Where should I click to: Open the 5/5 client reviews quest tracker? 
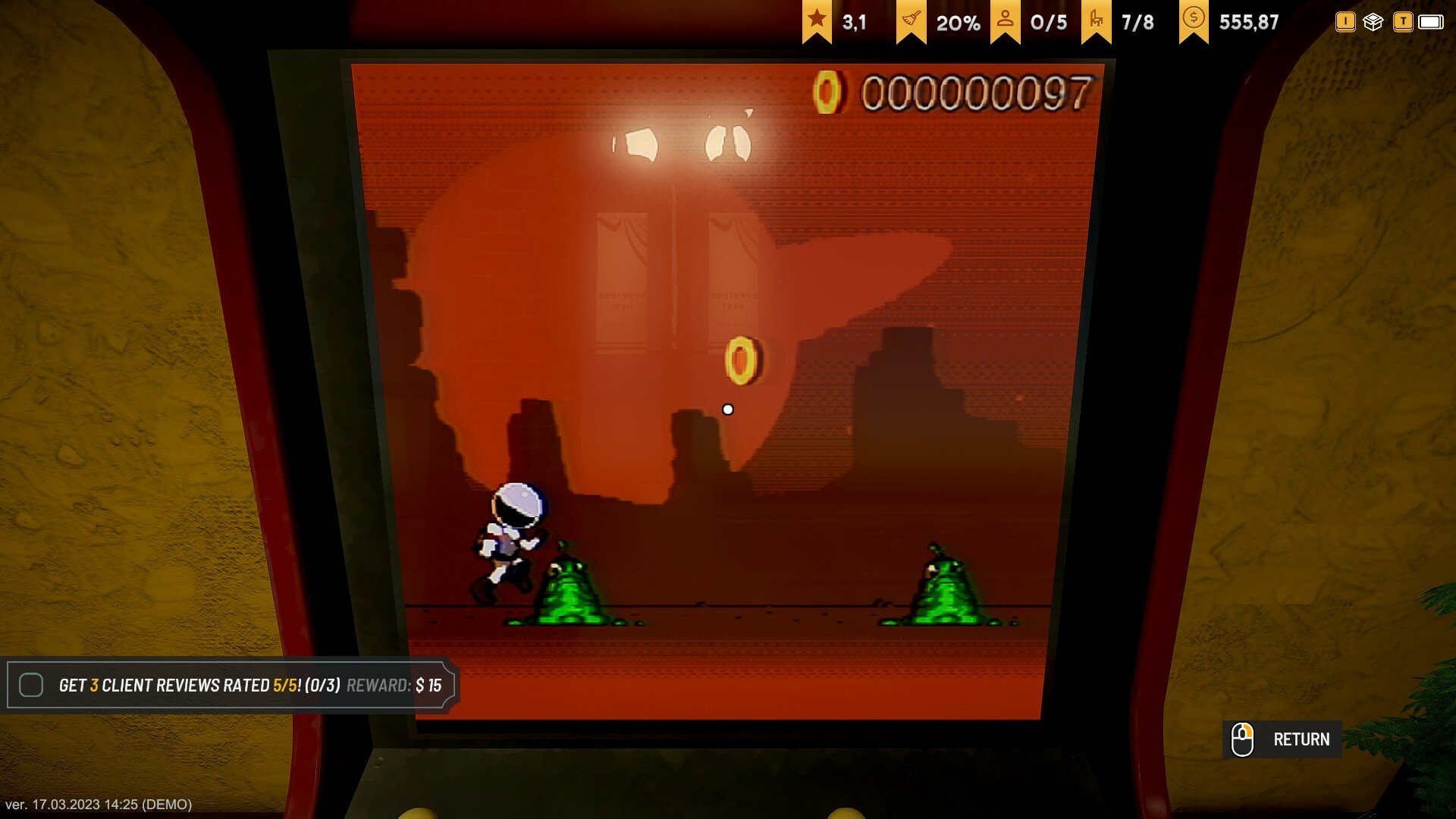249,686
